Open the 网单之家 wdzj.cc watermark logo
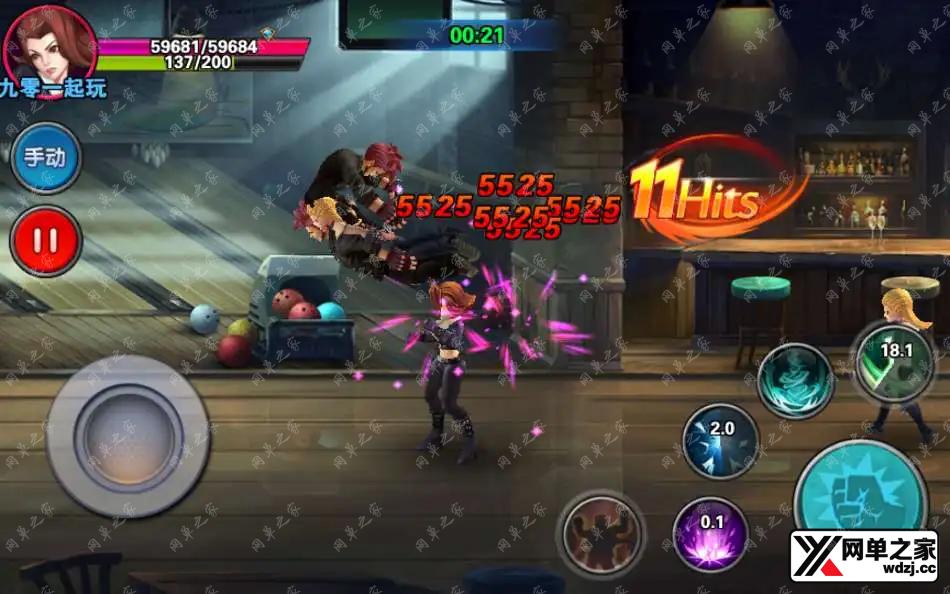Screen dimensions: 950x594 coord(864,557)
